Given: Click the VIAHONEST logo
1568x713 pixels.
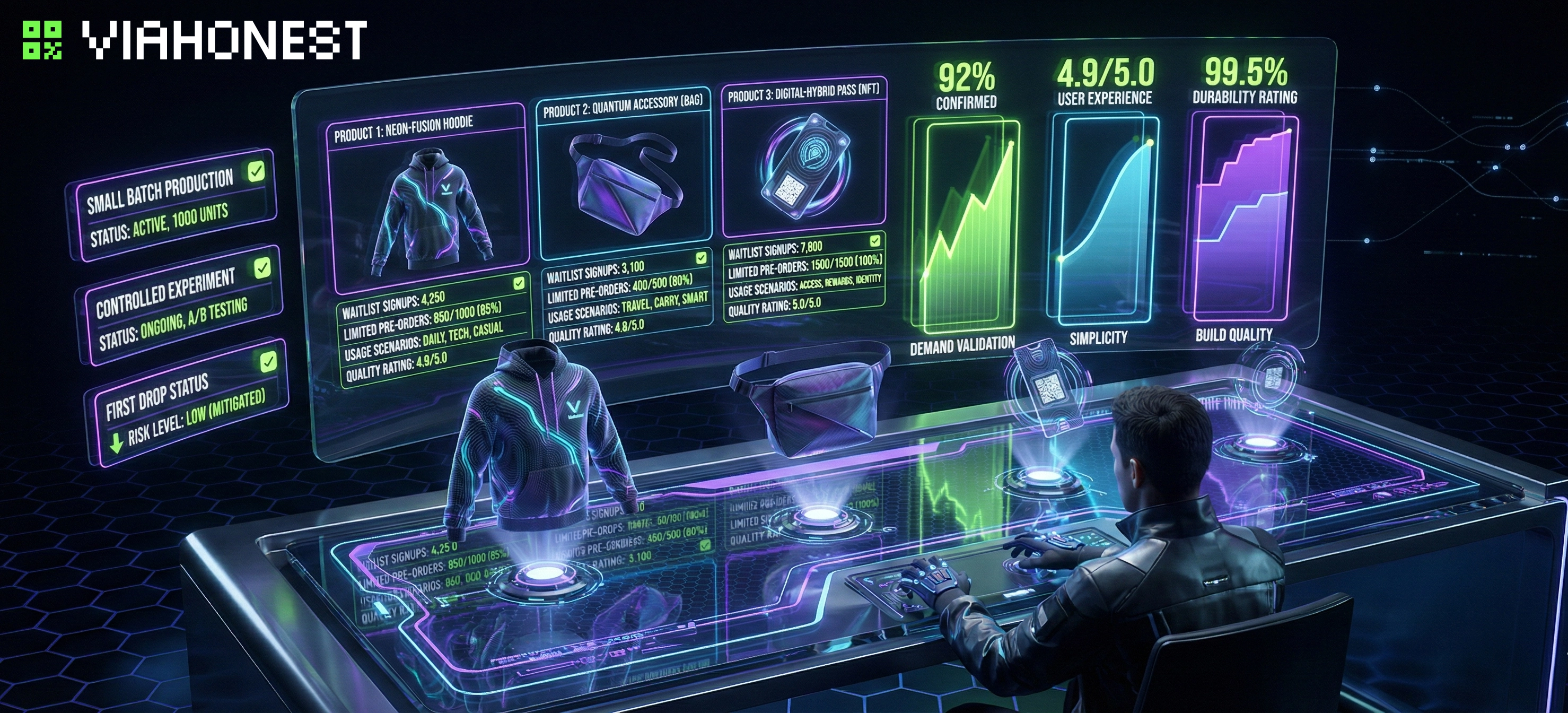Looking at the screenshot, I should pyautogui.click(x=195, y=40).
